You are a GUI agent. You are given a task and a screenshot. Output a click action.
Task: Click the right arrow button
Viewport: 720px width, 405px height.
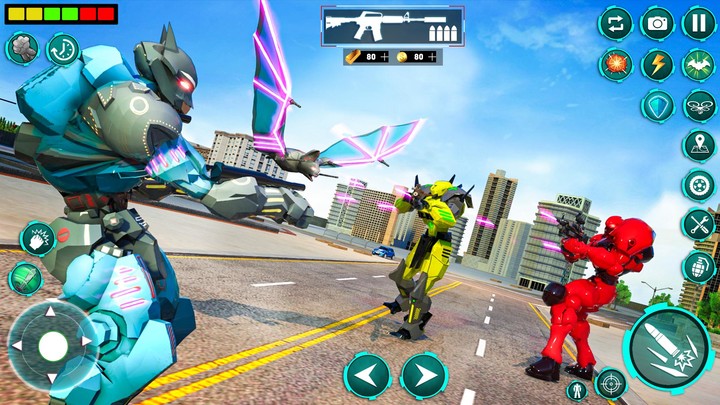(423, 376)
